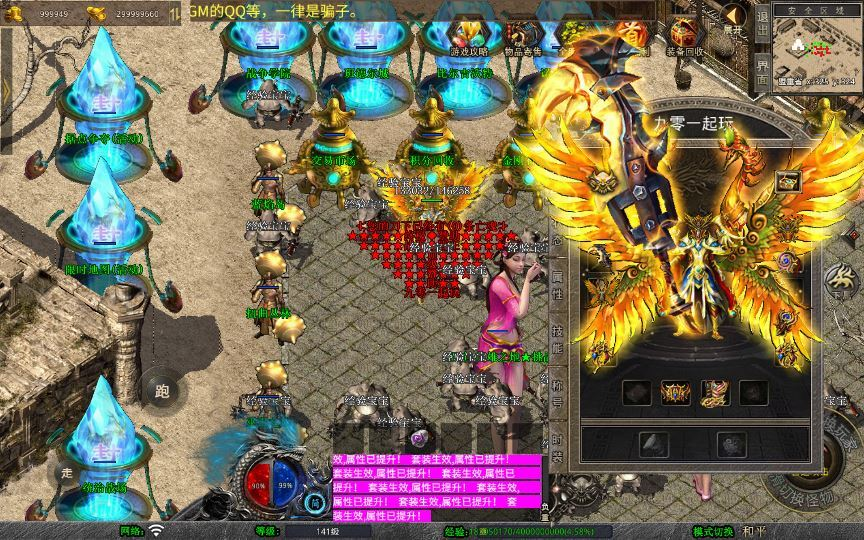The width and height of the screenshot is (864, 540).
Task: Open the minimap of the safe zone
Action: point(817,50)
